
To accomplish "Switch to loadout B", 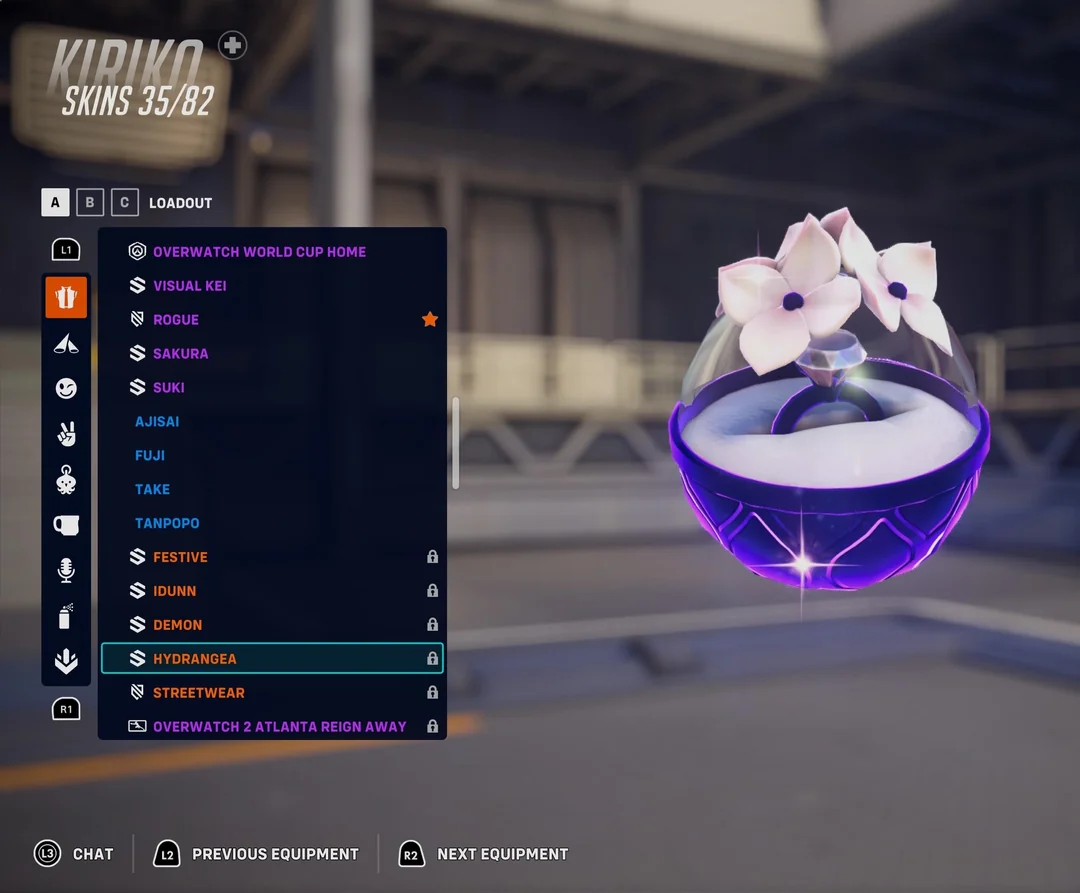I will click(90, 203).
